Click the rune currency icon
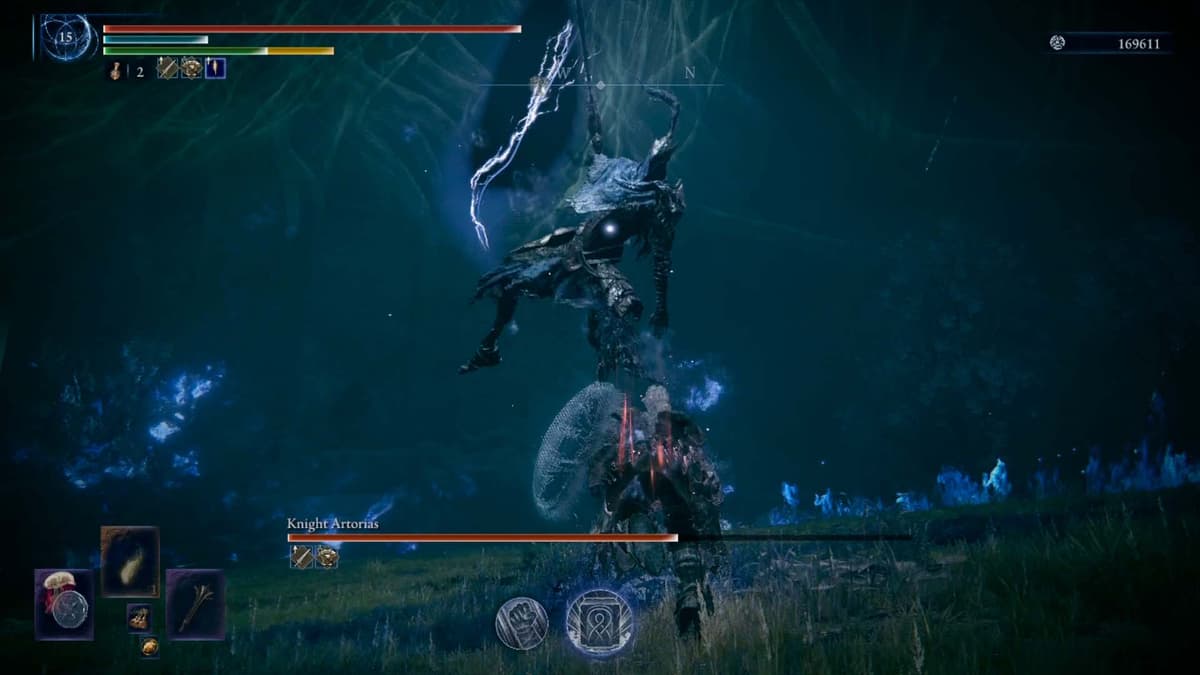This screenshot has width=1200, height=675. click(1058, 43)
